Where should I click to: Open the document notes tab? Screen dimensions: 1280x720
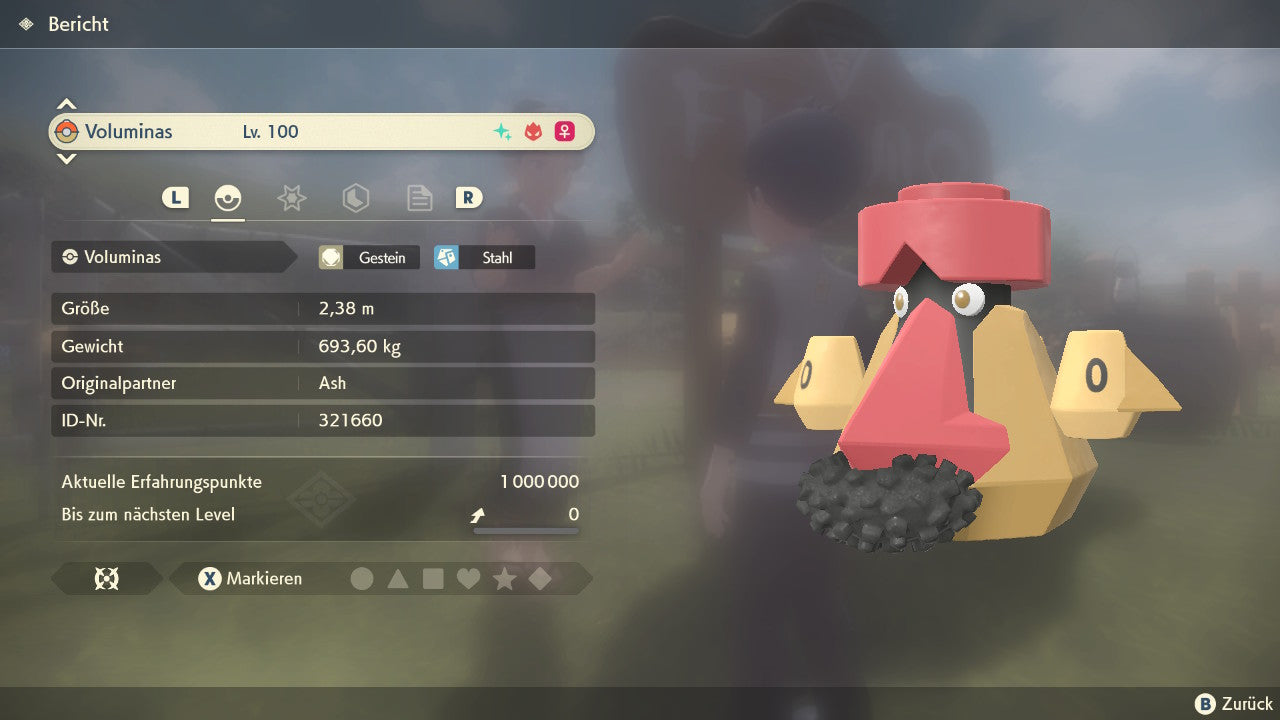point(419,198)
